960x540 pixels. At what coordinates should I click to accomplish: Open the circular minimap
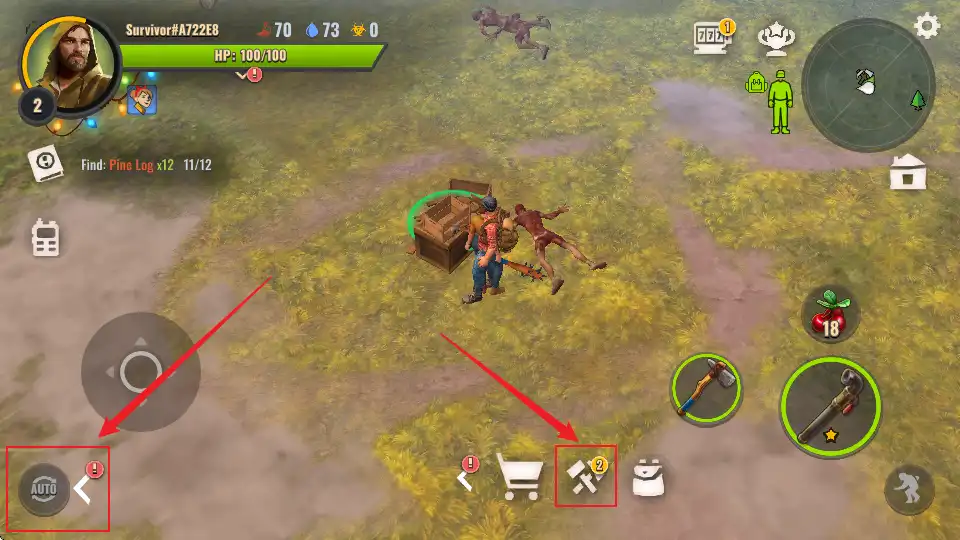(x=868, y=85)
